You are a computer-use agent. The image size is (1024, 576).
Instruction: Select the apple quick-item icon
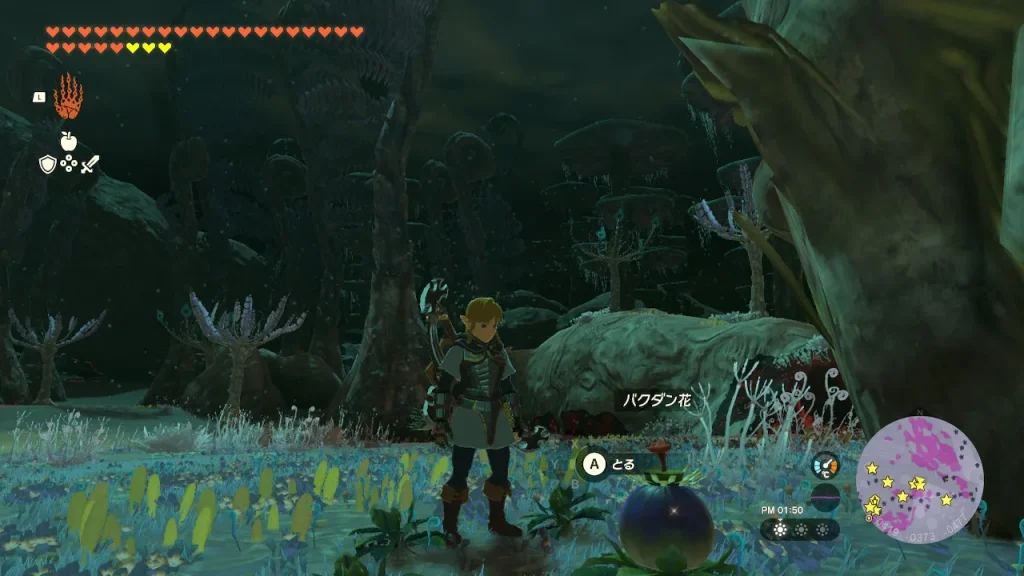point(68,140)
